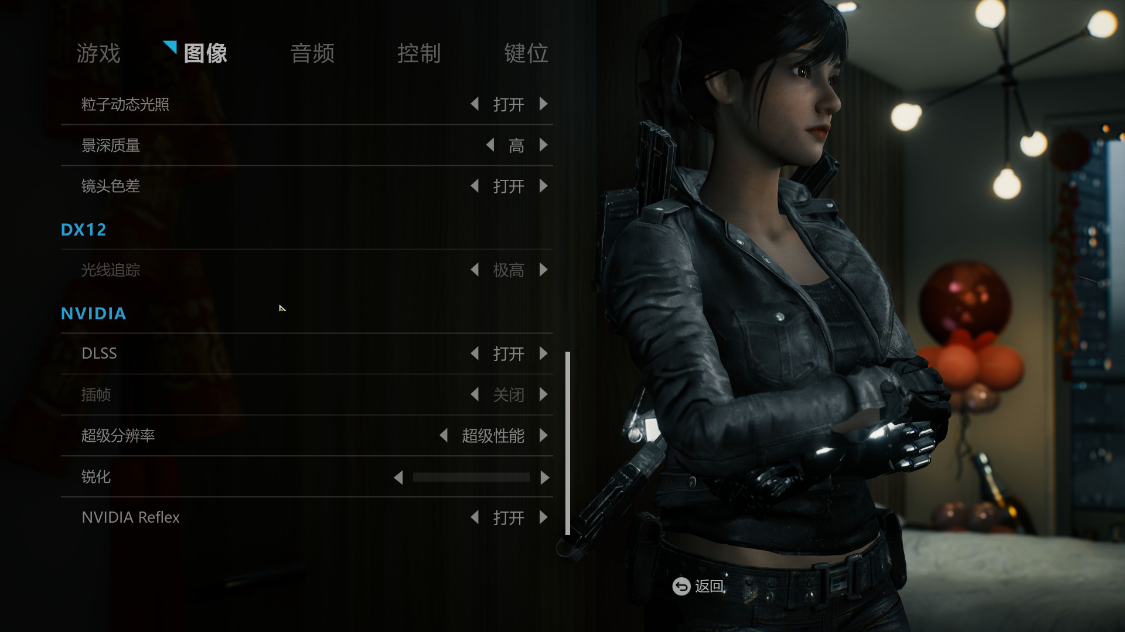1125x632 pixels.
Task: Click right arrow of DLSS setting
Action: pos(543,353)
